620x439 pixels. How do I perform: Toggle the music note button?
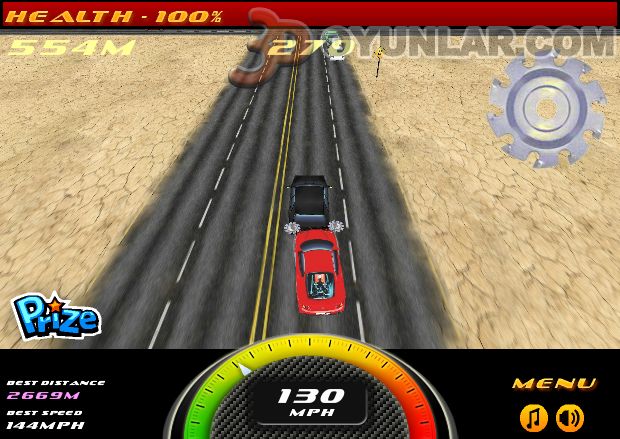(x=534, y=417)
